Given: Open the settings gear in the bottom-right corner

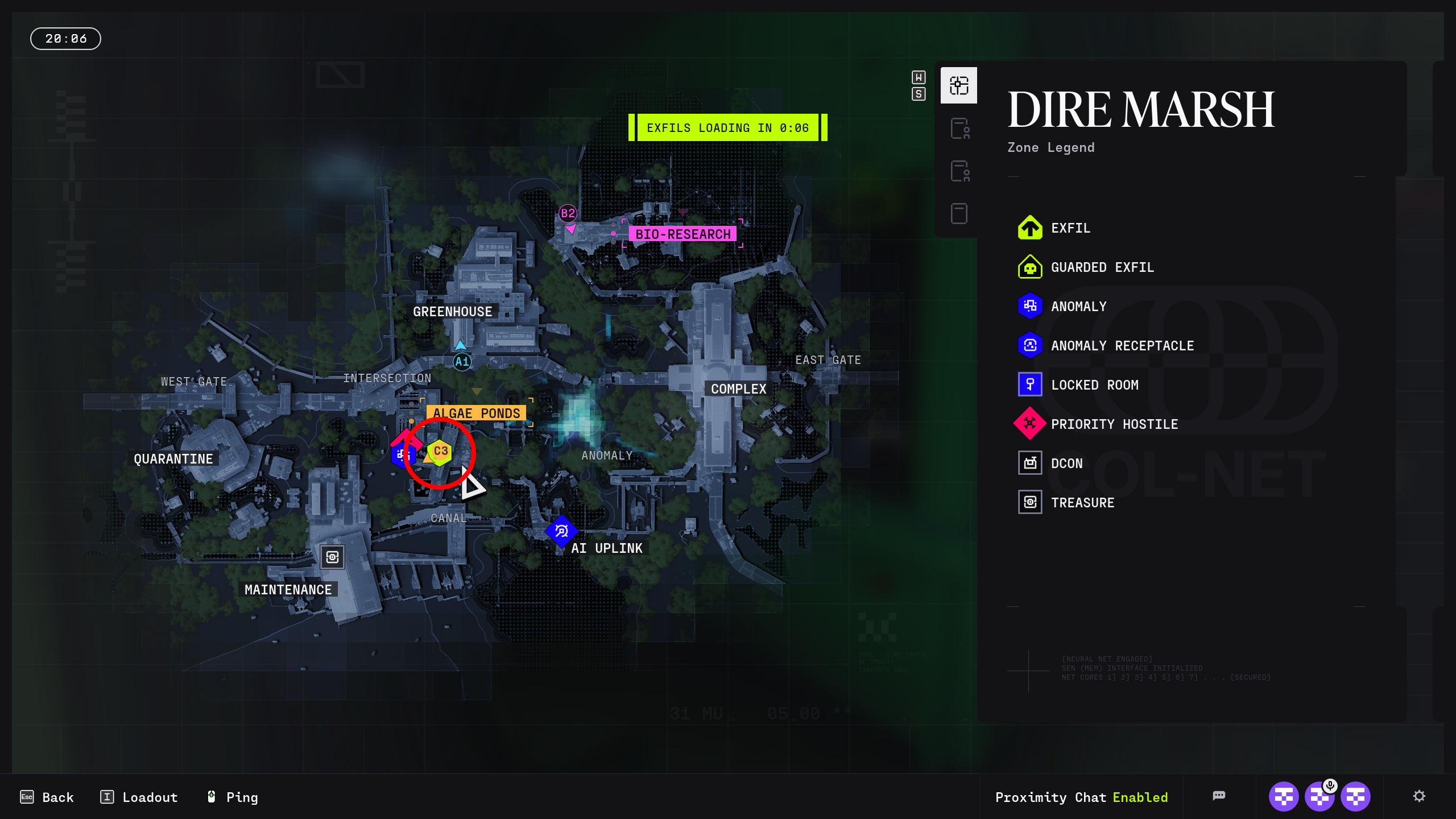Looking at the screenshot, I should tap(1420, 796).
